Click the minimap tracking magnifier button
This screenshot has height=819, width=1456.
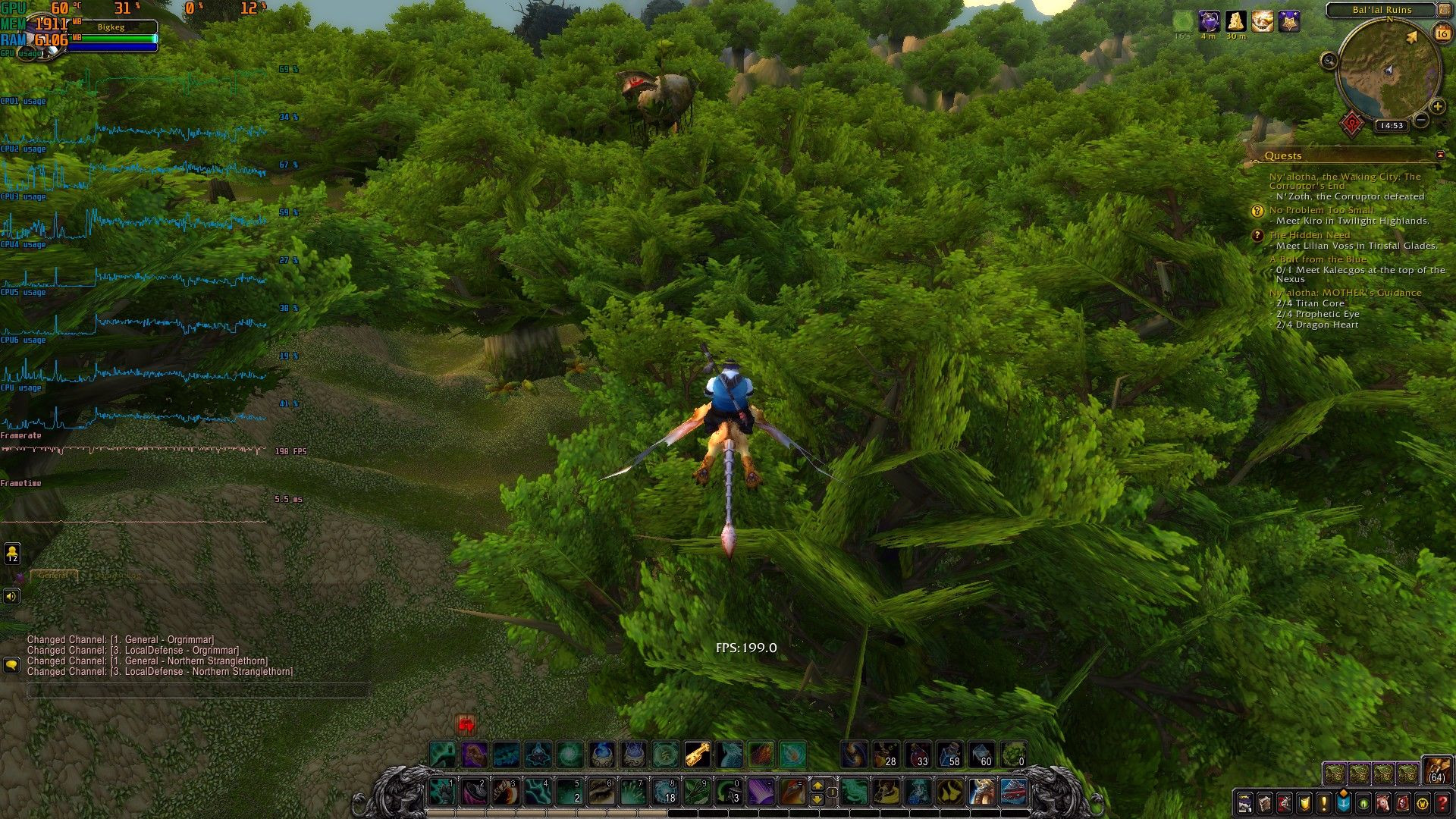(1329, 61)
